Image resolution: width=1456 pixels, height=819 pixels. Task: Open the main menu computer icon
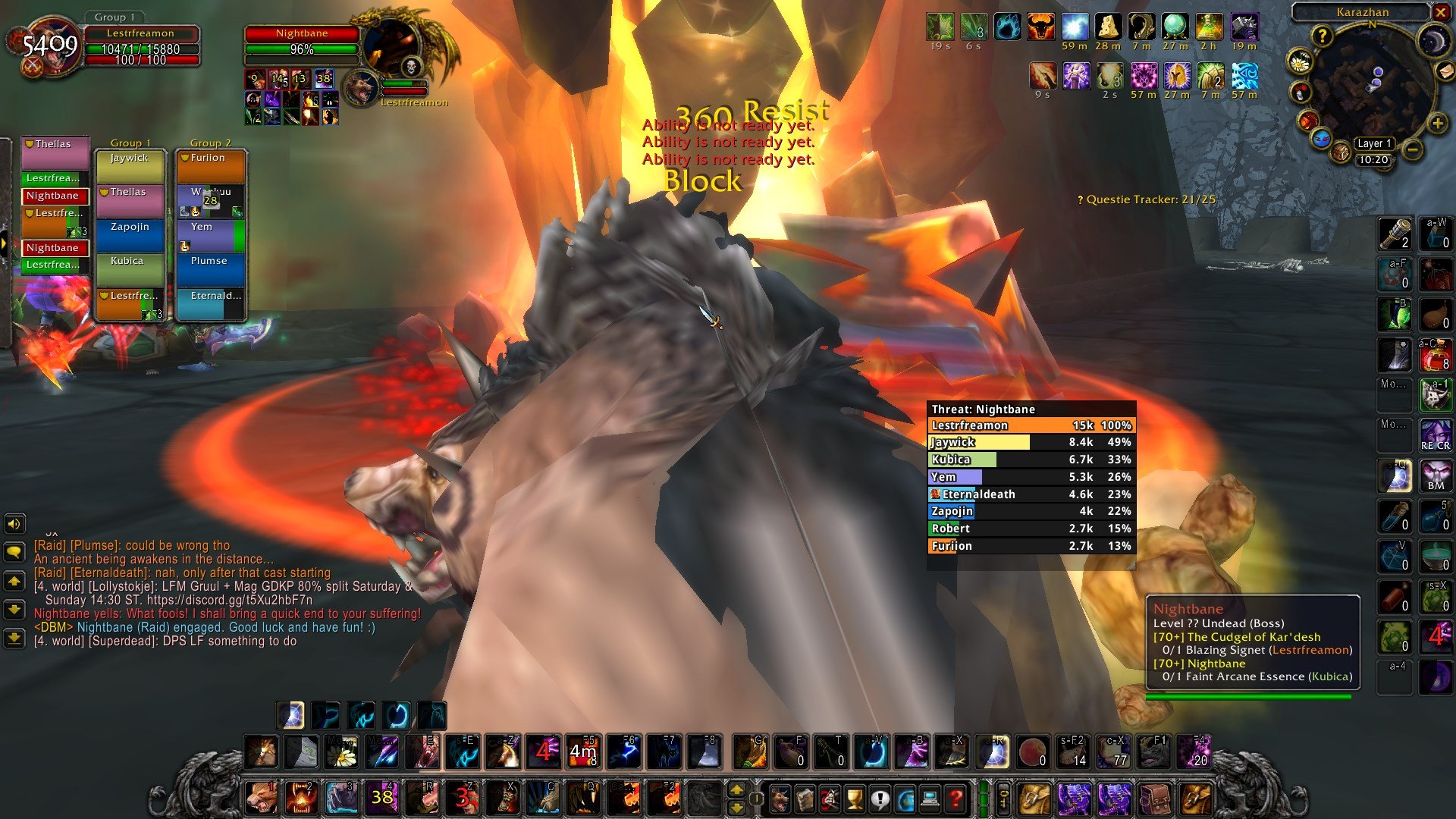930,798
